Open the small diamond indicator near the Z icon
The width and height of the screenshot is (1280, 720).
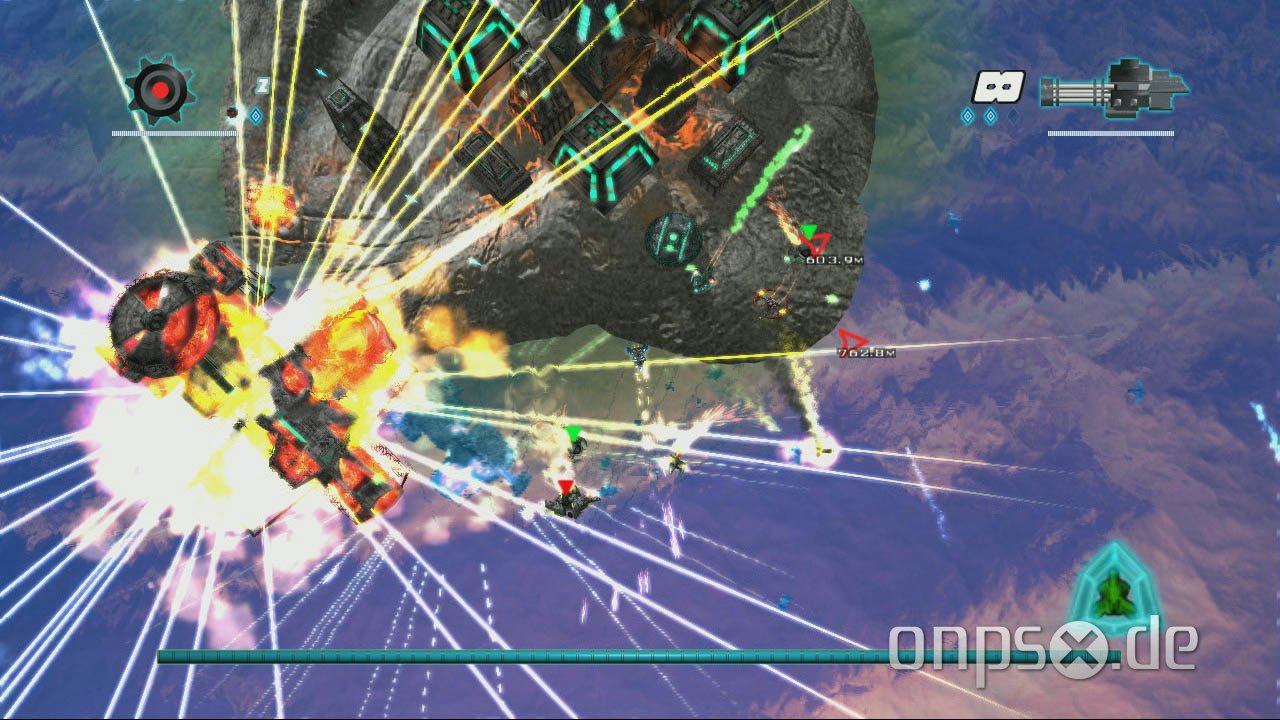coord(257,115)
